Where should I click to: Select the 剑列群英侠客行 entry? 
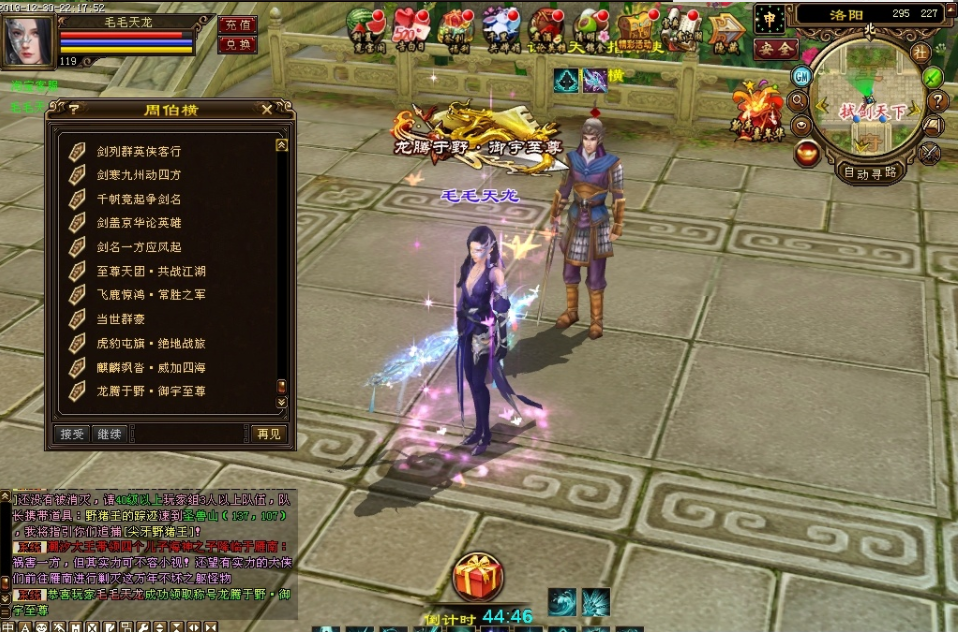[139, 151]
